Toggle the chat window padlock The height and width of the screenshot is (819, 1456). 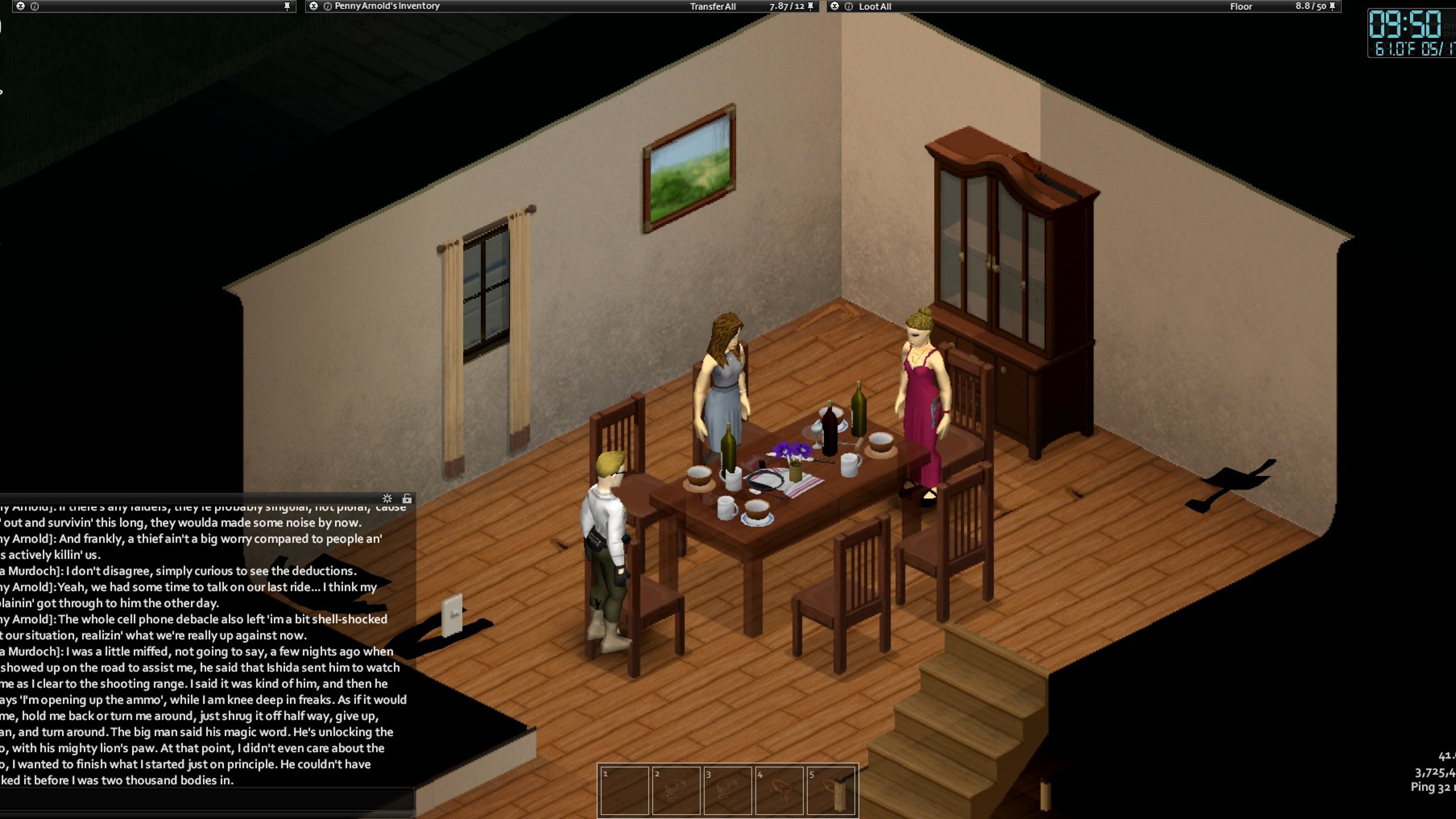407,499
